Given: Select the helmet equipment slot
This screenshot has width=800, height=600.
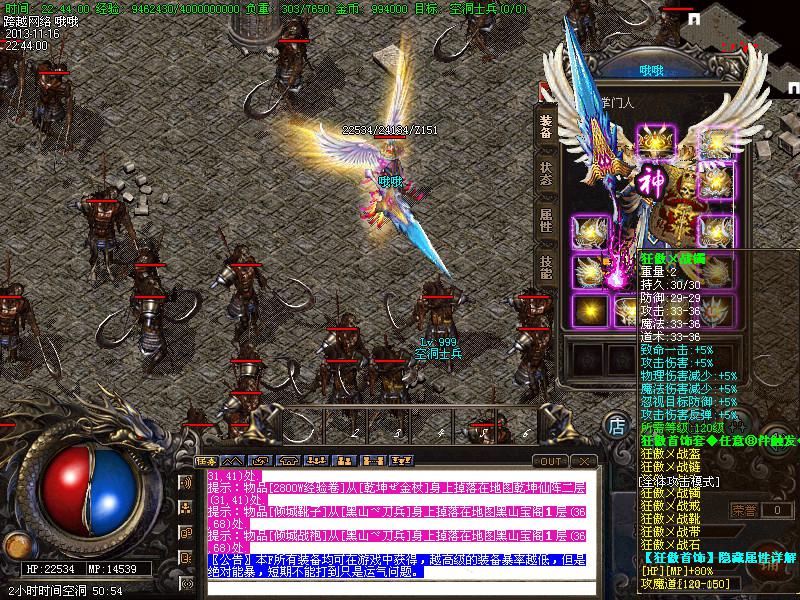Looking at the screenshot, I should tap(655, 139).
